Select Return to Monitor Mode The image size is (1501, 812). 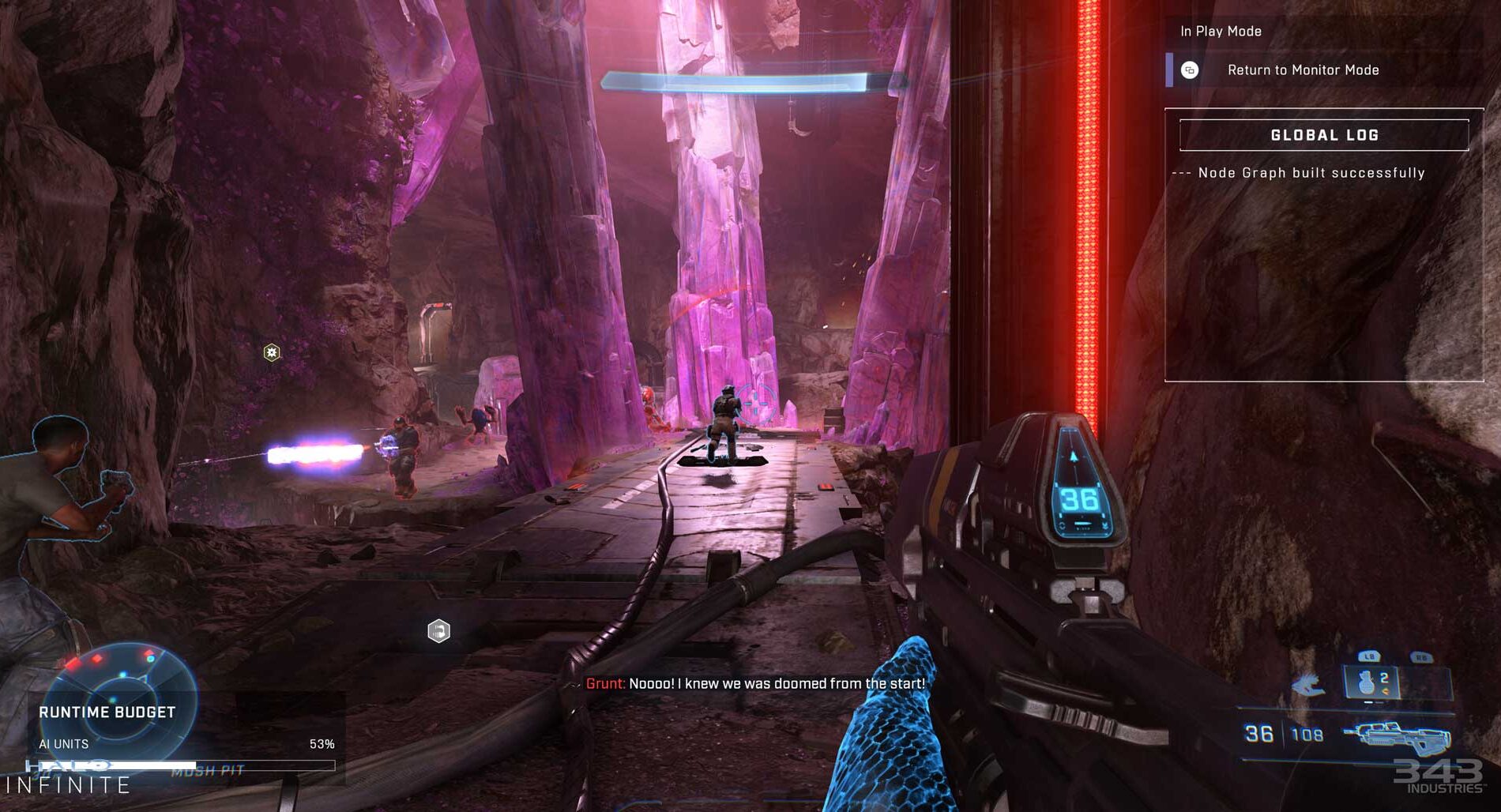tap(1302, 70)
